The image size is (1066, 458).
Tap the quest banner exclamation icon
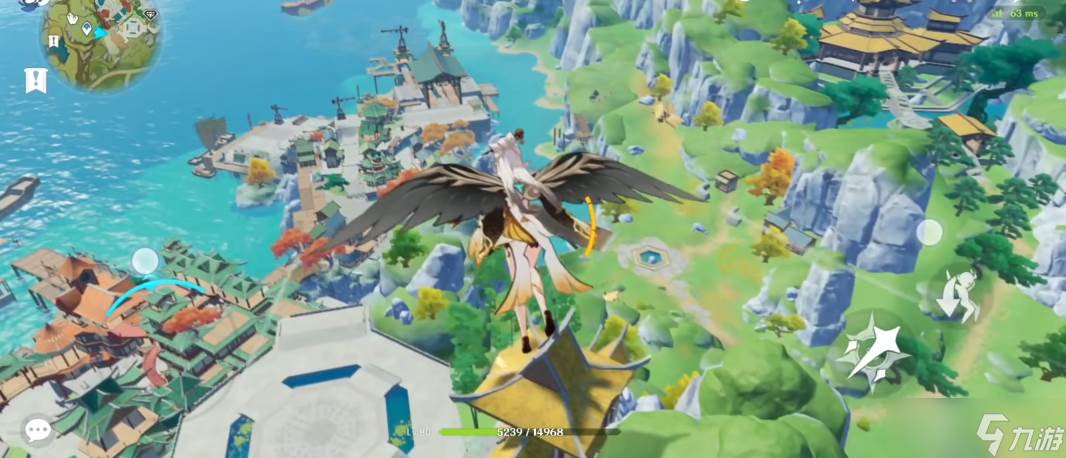click(36, 80)
